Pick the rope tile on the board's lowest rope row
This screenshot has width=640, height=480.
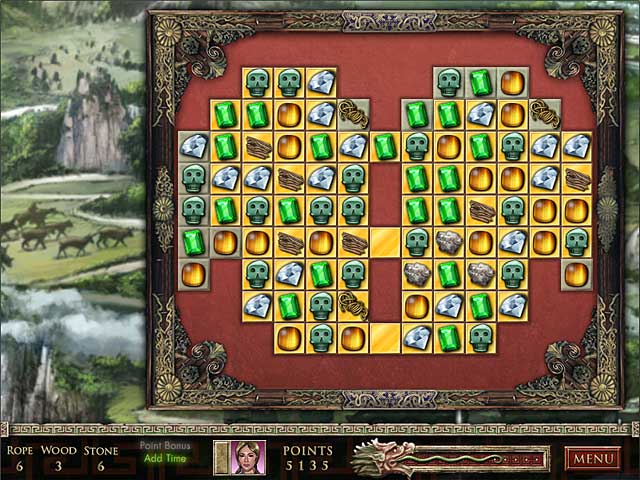[353, 306]
